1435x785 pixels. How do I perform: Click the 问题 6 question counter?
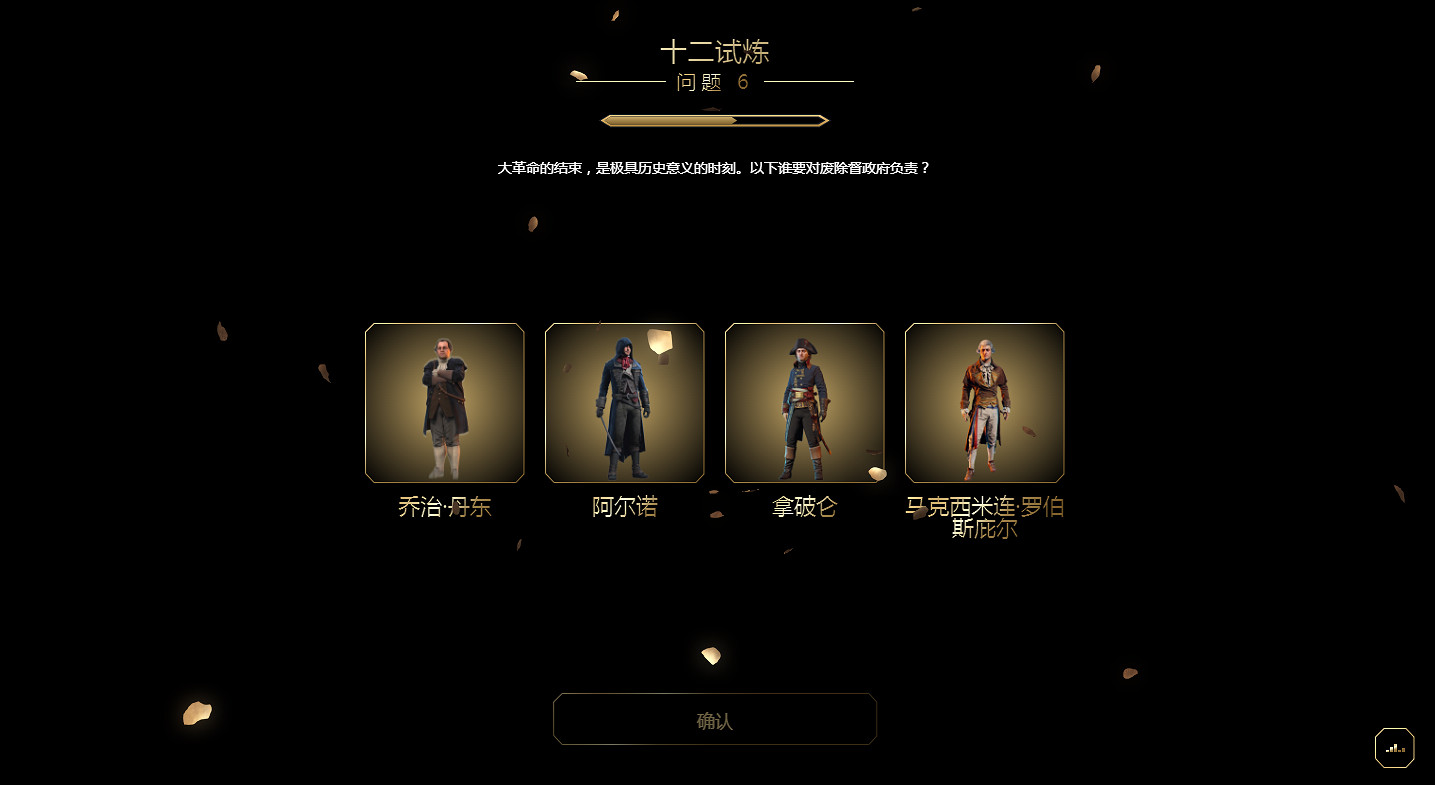coord(714,82)
